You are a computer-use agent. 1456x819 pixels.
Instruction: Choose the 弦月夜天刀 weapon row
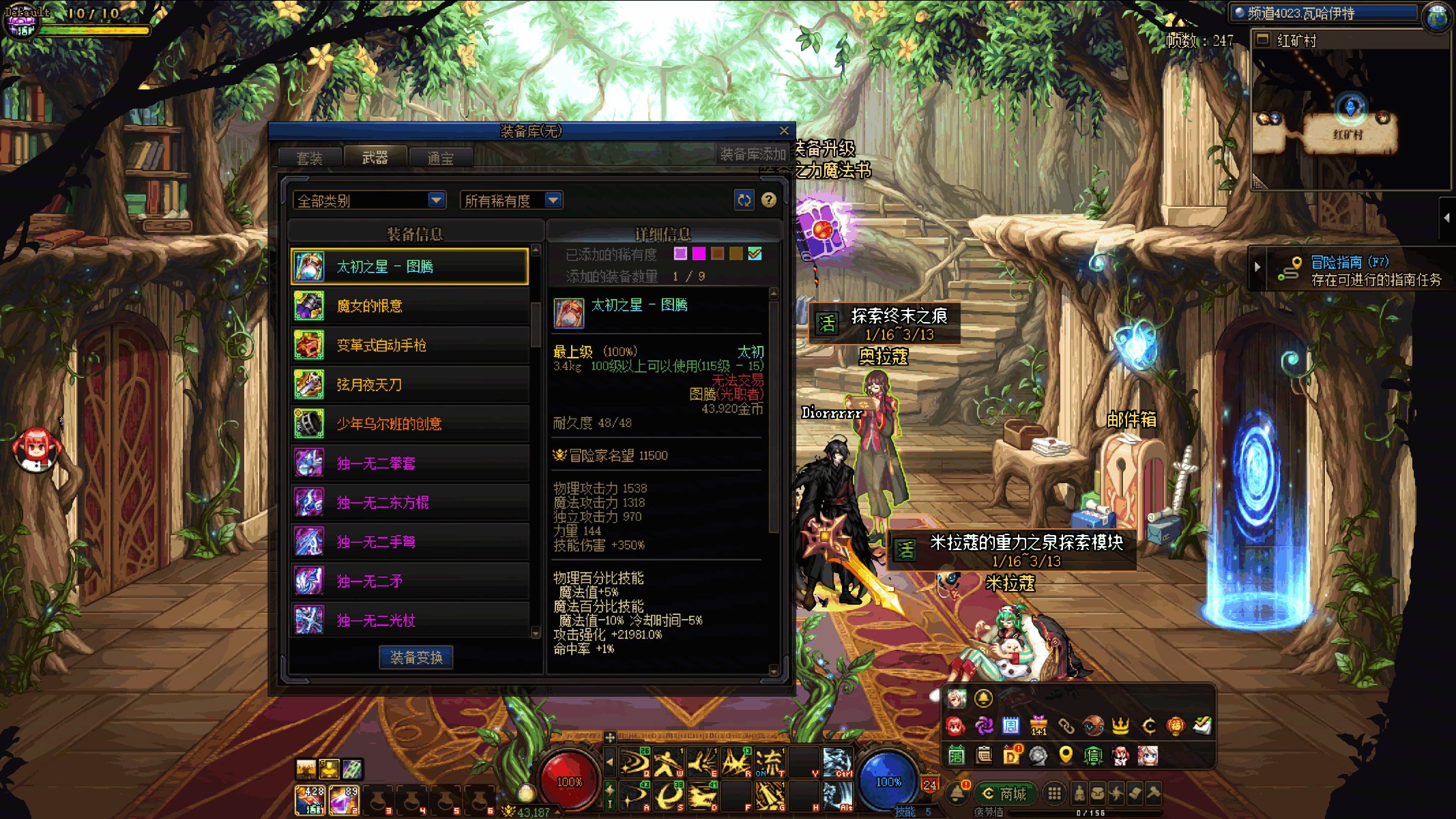[410, 385]
